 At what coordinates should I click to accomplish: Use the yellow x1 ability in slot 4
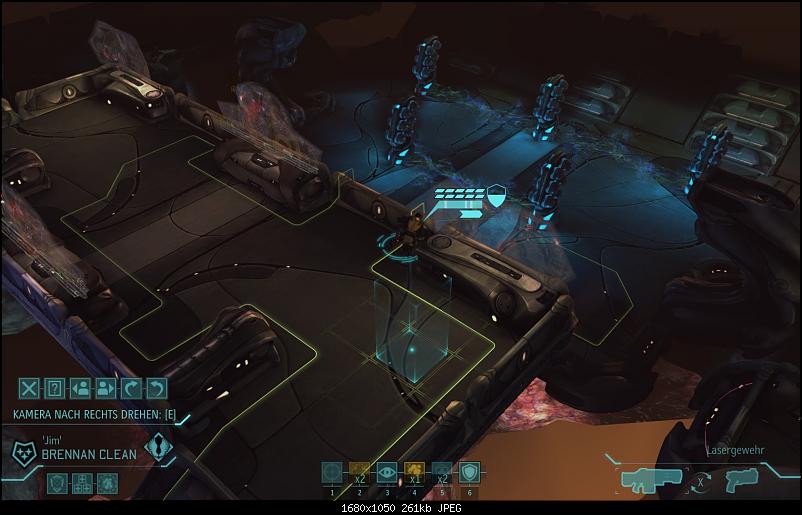point(415,473)
